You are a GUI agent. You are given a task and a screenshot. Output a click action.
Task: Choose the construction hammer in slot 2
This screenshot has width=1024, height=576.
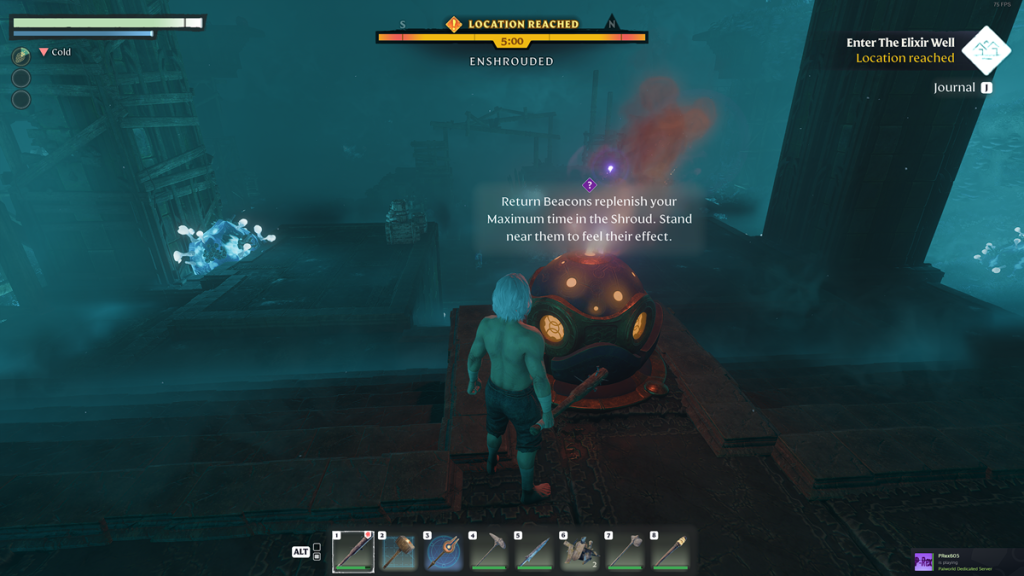[x=398, y=551]
